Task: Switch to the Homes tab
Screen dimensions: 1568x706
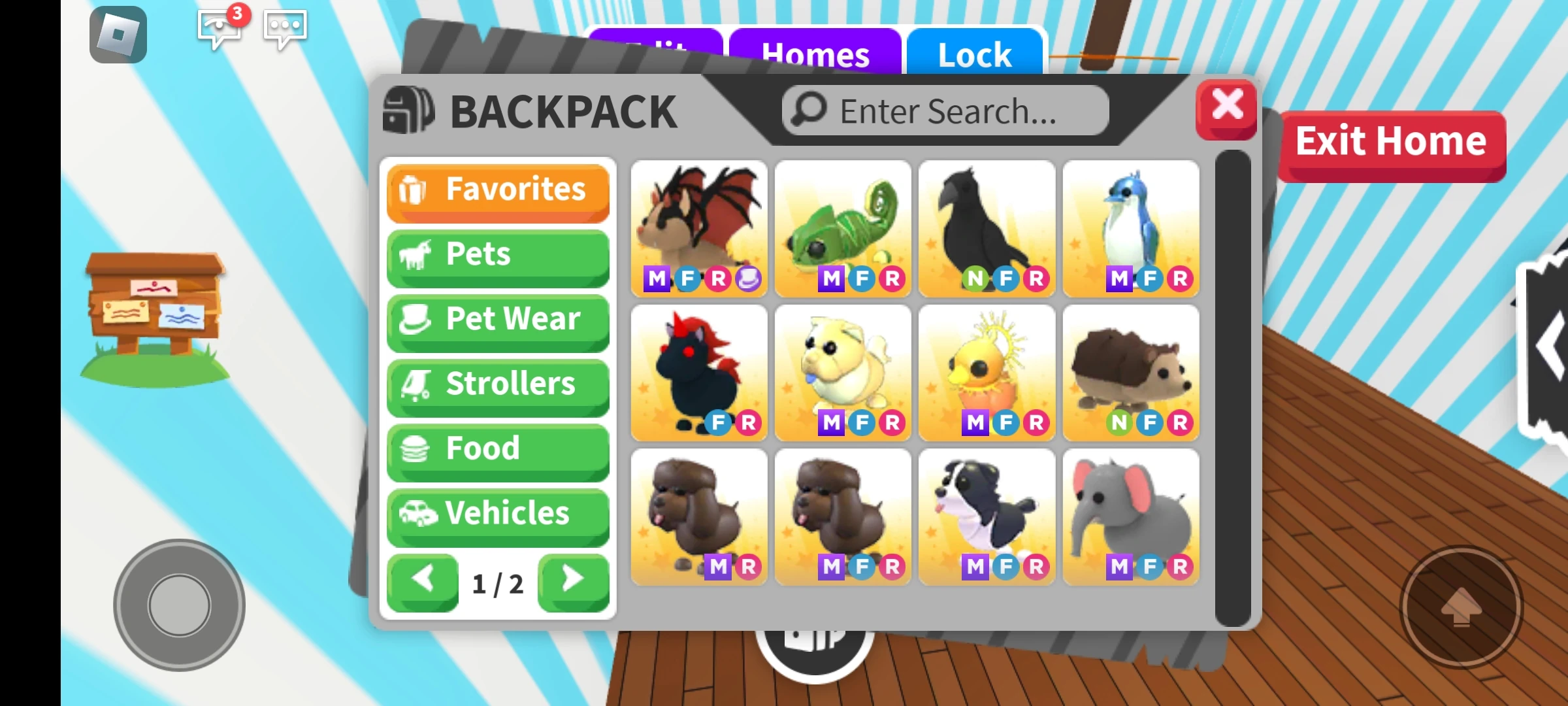Action: (x=817, y=54)
